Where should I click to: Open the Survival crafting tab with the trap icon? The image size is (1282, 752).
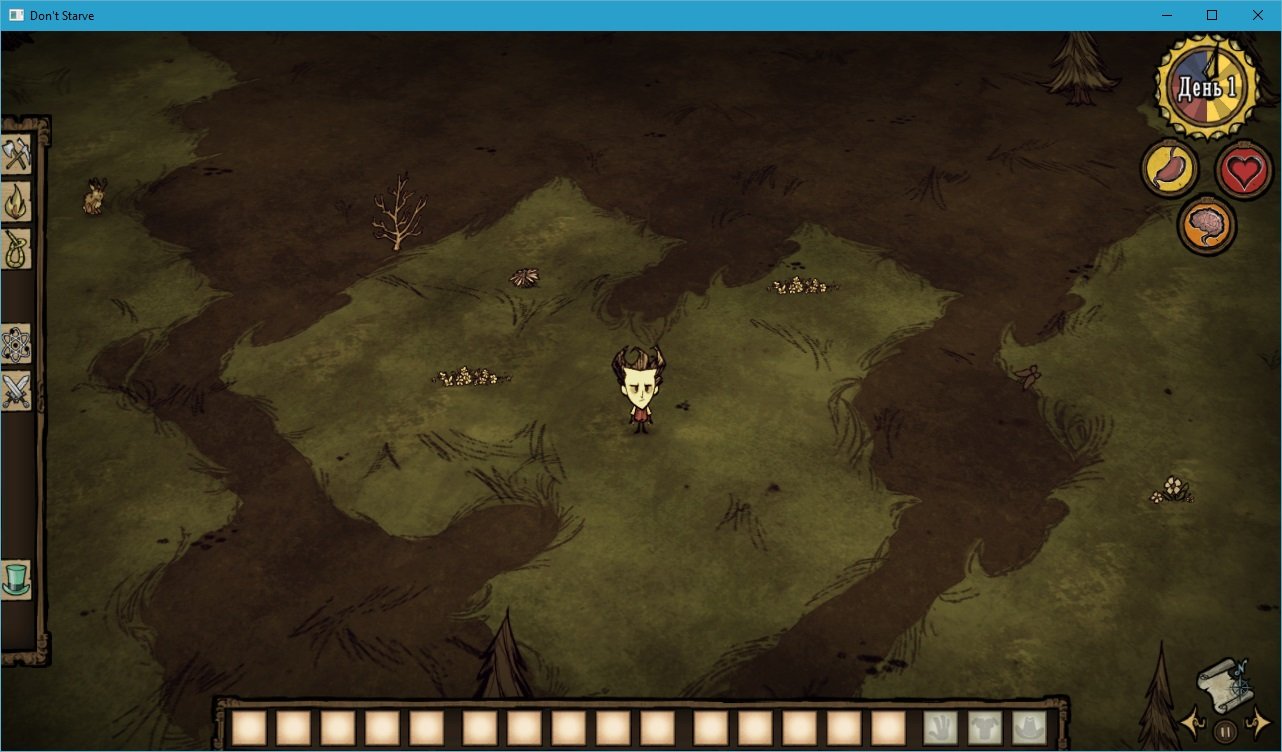click(x=18, y=246)
